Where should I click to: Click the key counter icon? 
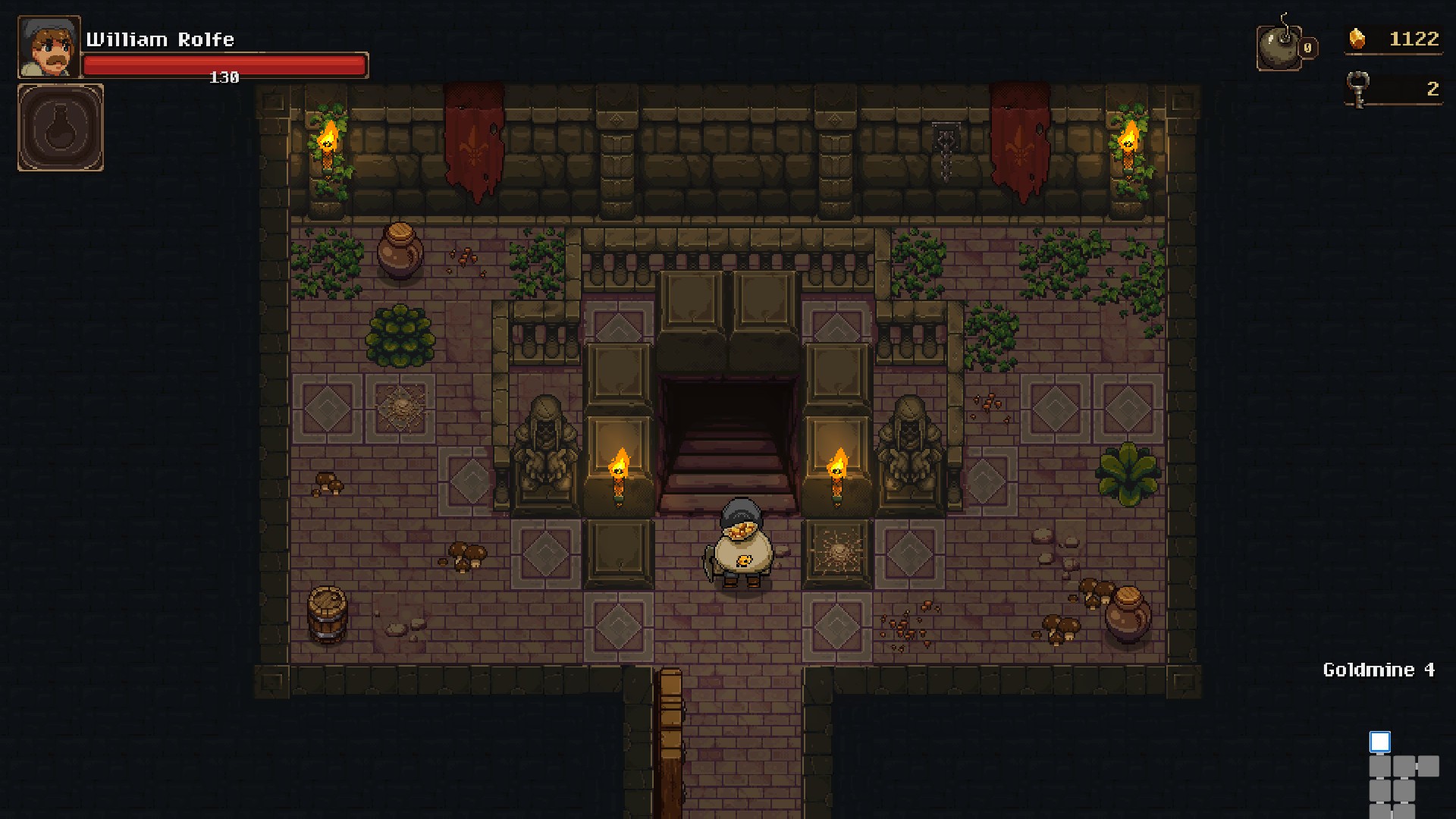tap(1357, 89)
